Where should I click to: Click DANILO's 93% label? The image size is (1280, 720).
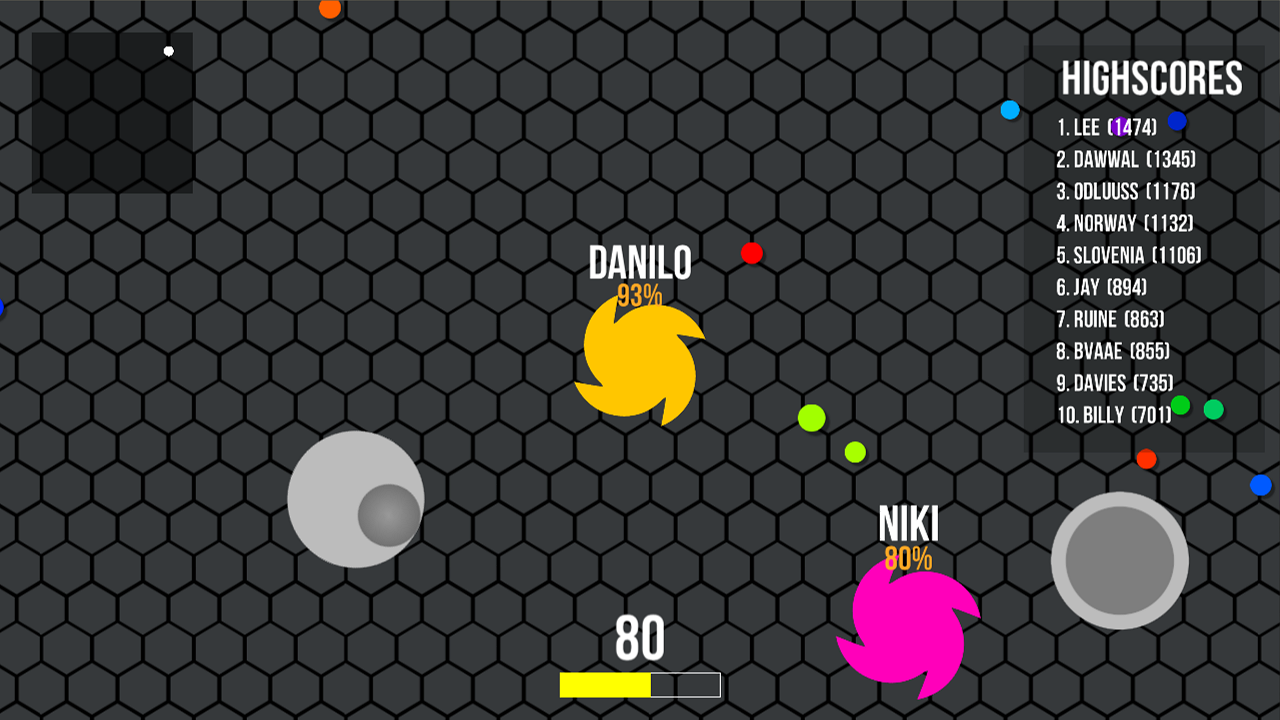pos(641,294)
